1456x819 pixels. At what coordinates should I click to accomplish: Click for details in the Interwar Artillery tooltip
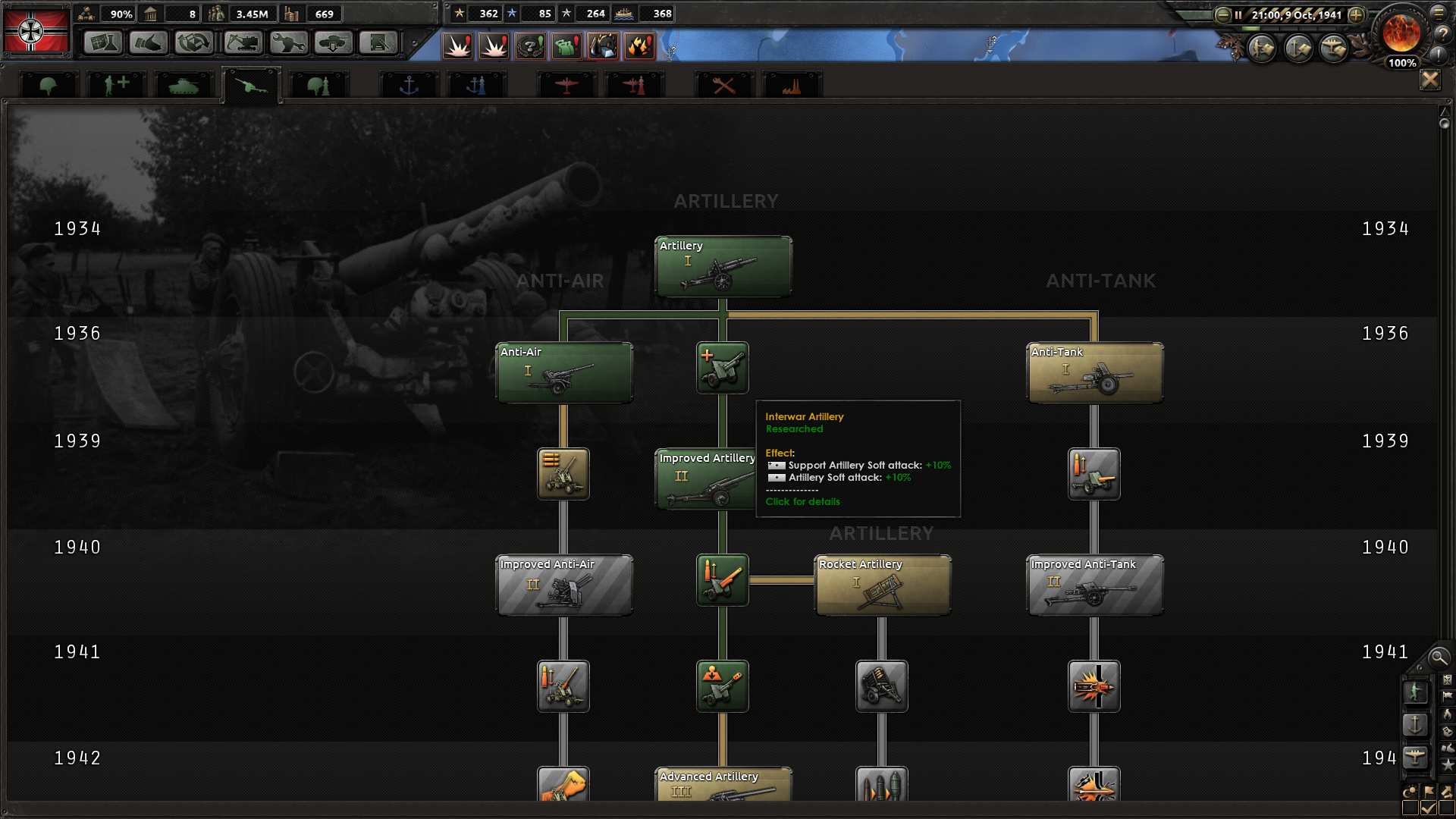point(802,501)
